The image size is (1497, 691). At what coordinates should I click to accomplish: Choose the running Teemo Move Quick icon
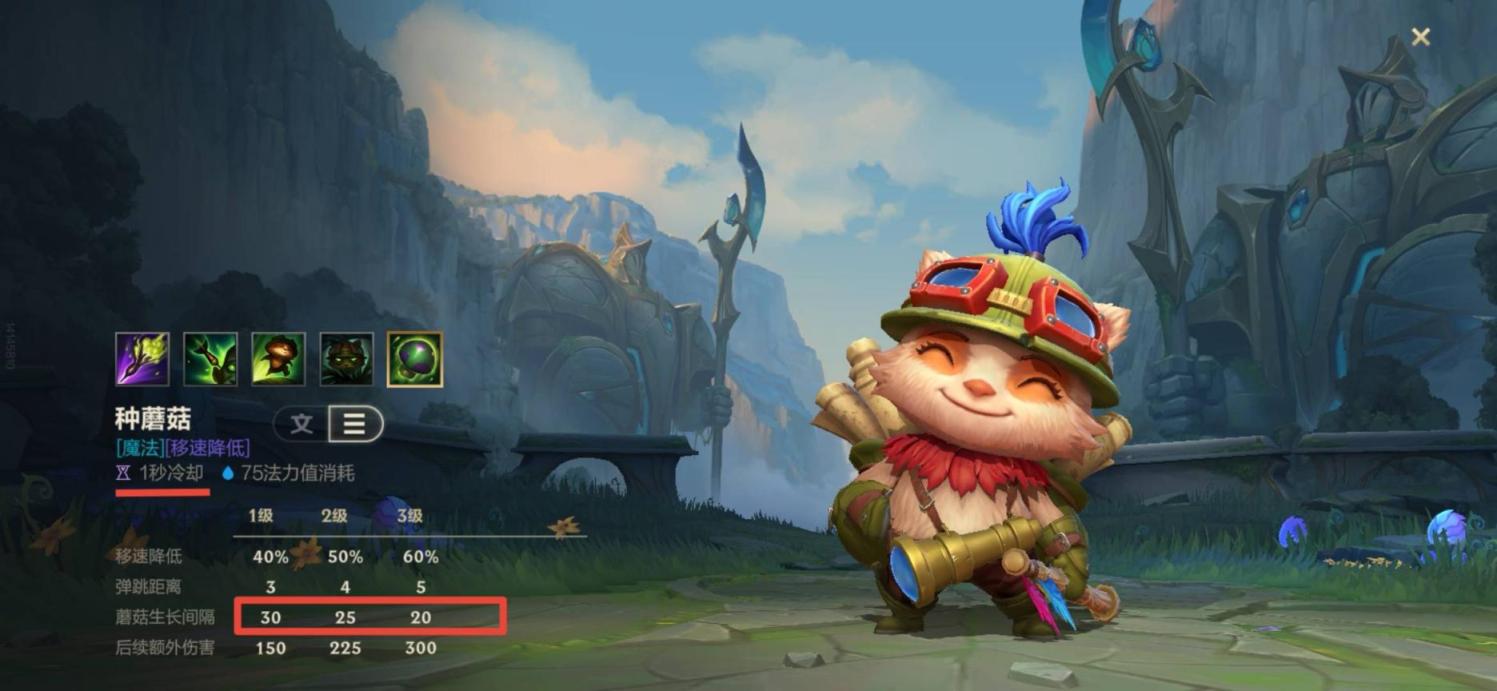tap(278, 359)
